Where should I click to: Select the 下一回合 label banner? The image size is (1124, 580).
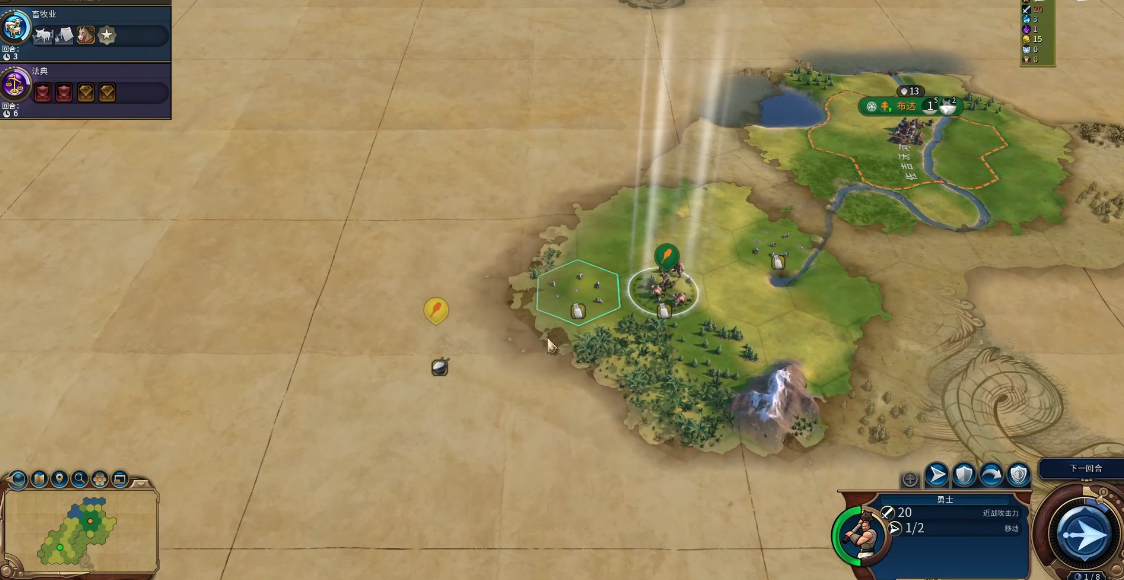(1080, 468)
